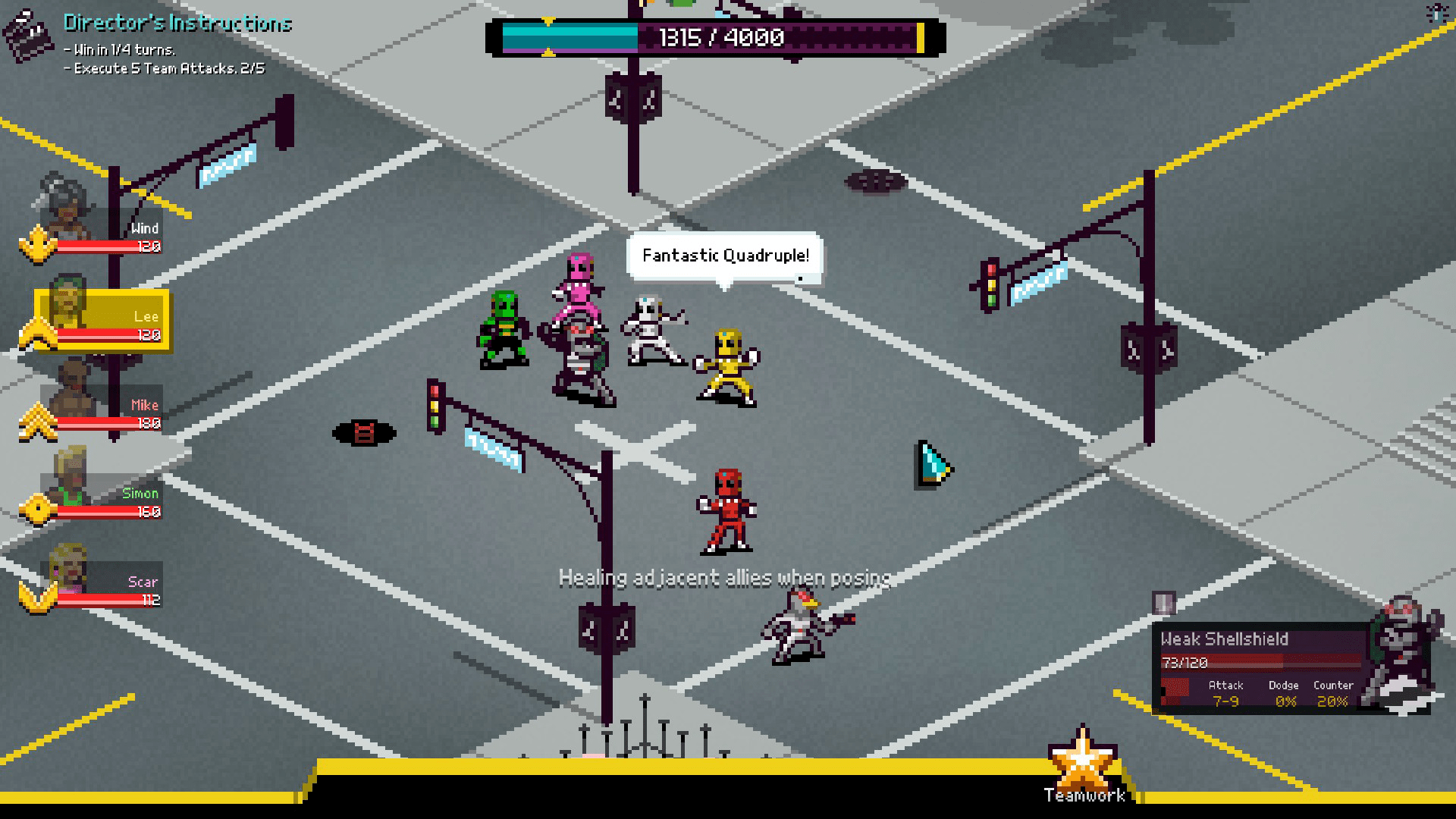Screen dimensions: 1456x819
Task: Select Wind's portrait in the party list
Action: pos(63,215)
